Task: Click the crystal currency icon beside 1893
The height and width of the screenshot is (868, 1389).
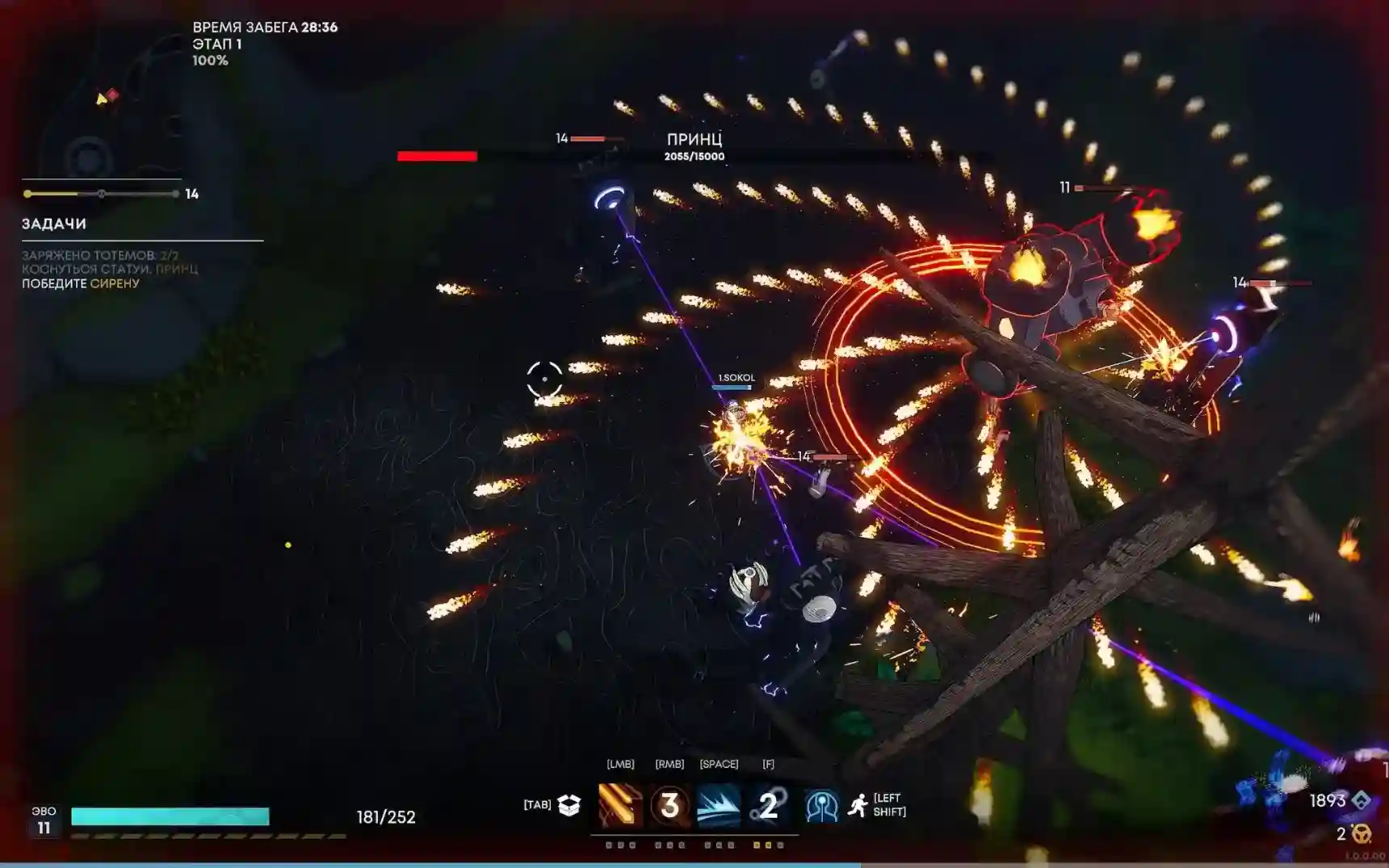Action: point(1362,800)
